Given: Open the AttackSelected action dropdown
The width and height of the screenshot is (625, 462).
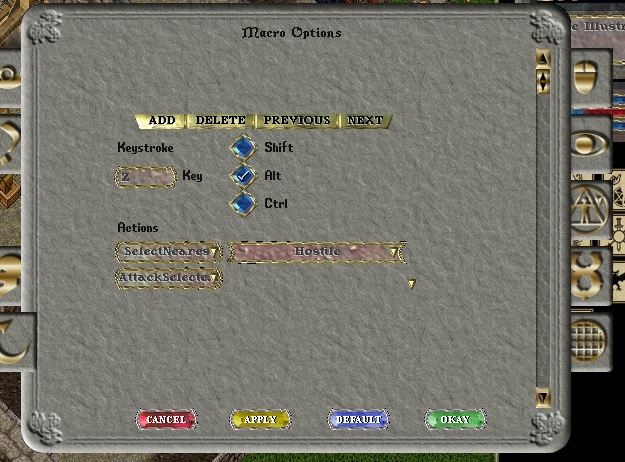Looking at the screenshot, I should (168, 277).
